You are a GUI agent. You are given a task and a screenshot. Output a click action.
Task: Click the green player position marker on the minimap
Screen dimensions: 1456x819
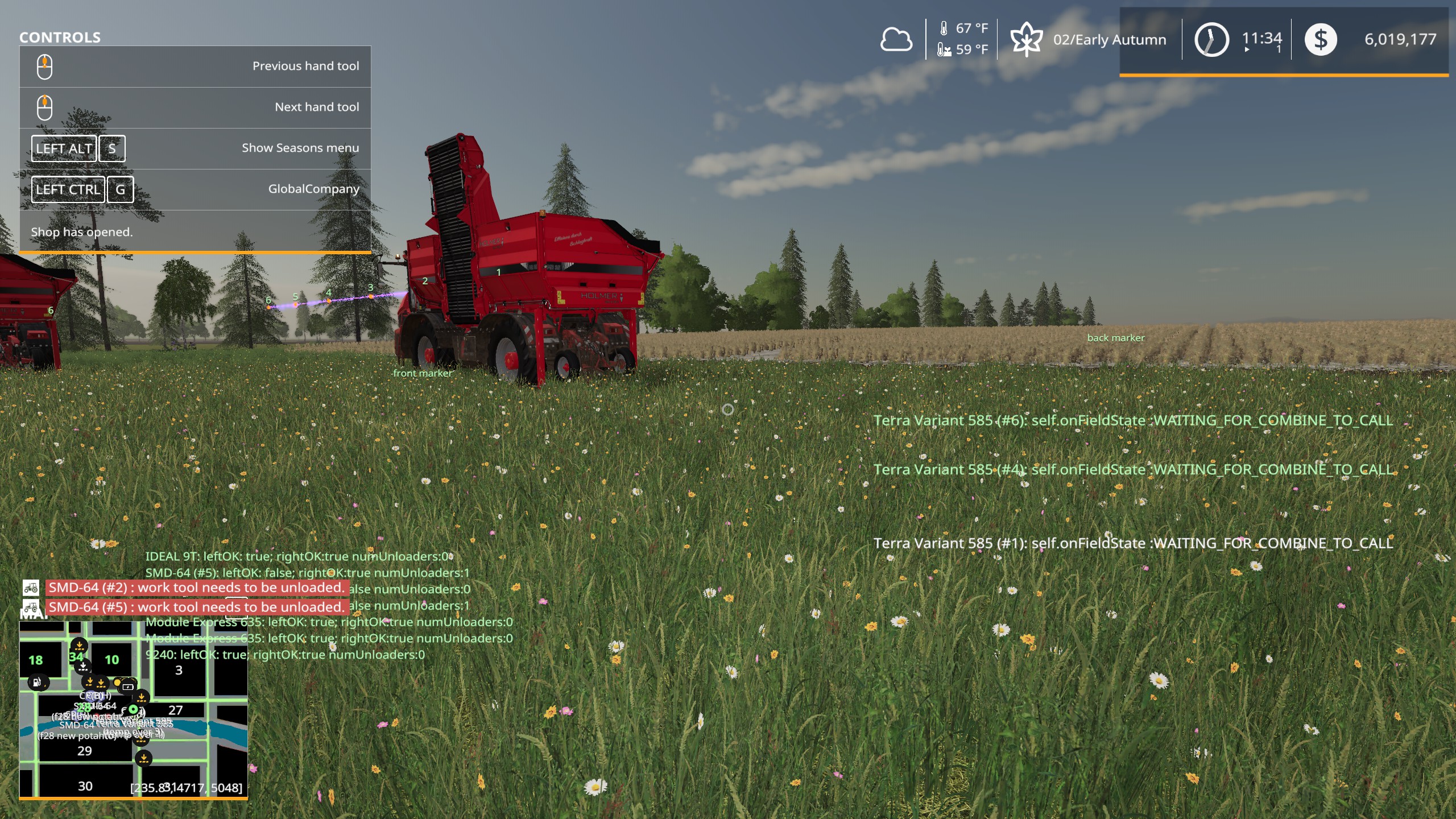(x=133, y=709)
